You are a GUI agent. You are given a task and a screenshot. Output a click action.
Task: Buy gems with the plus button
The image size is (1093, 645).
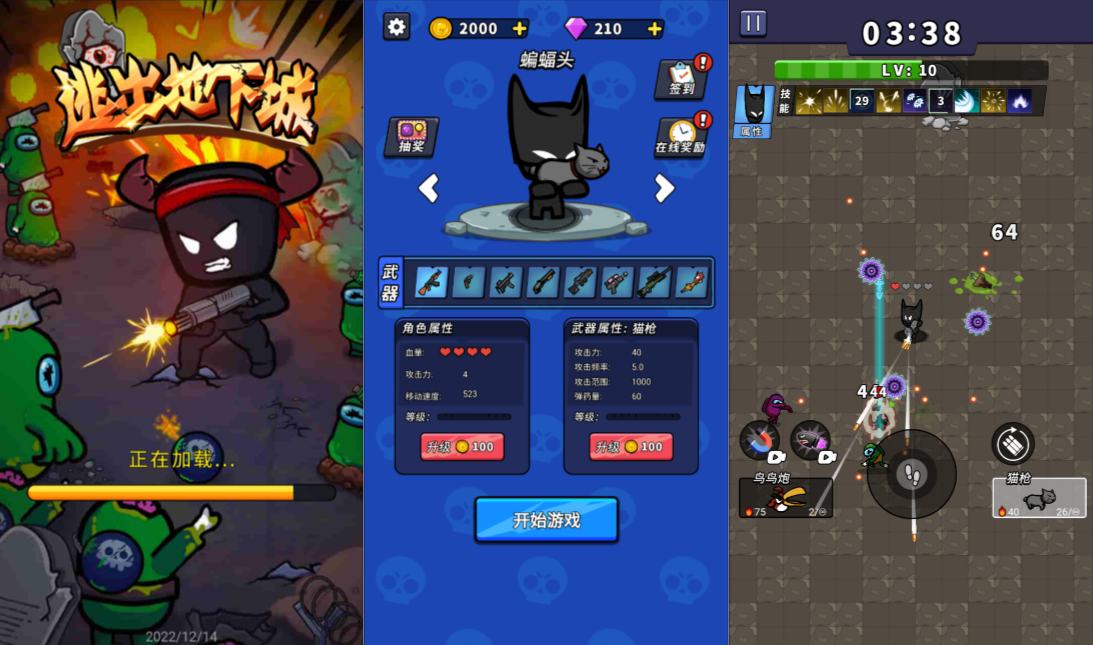tap(654, 28)
